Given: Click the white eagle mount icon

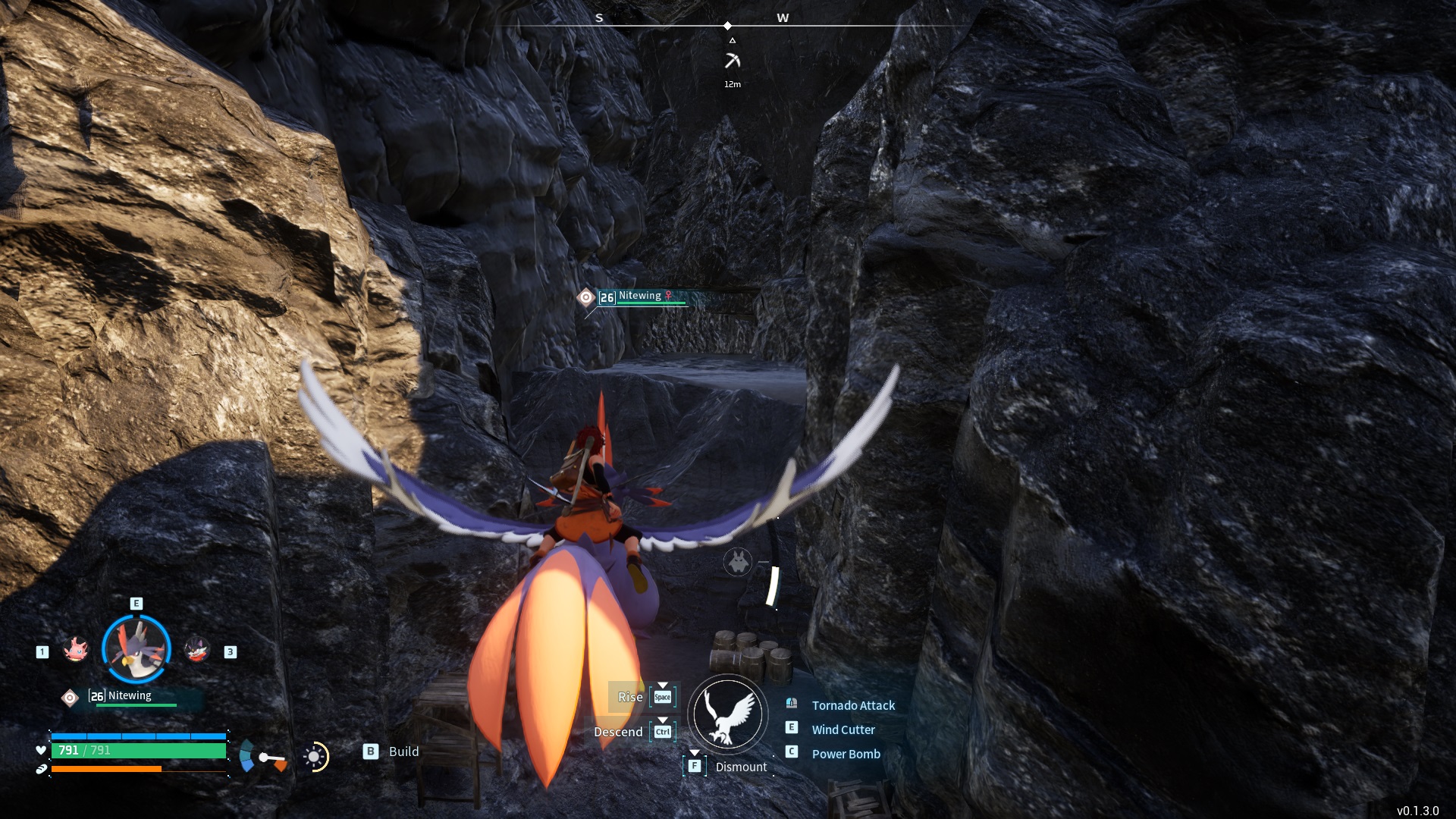Looking at the screenshot, I should 728,714.
